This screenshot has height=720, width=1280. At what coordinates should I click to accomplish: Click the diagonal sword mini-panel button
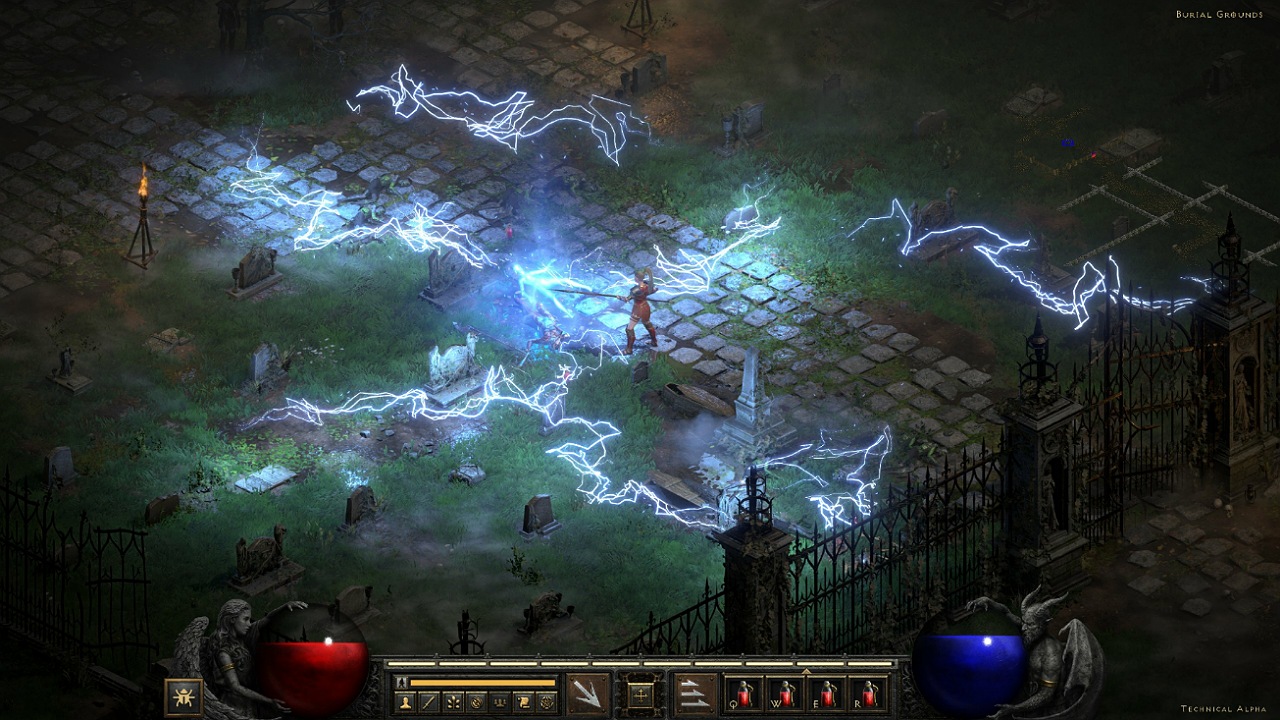(430, 702)
